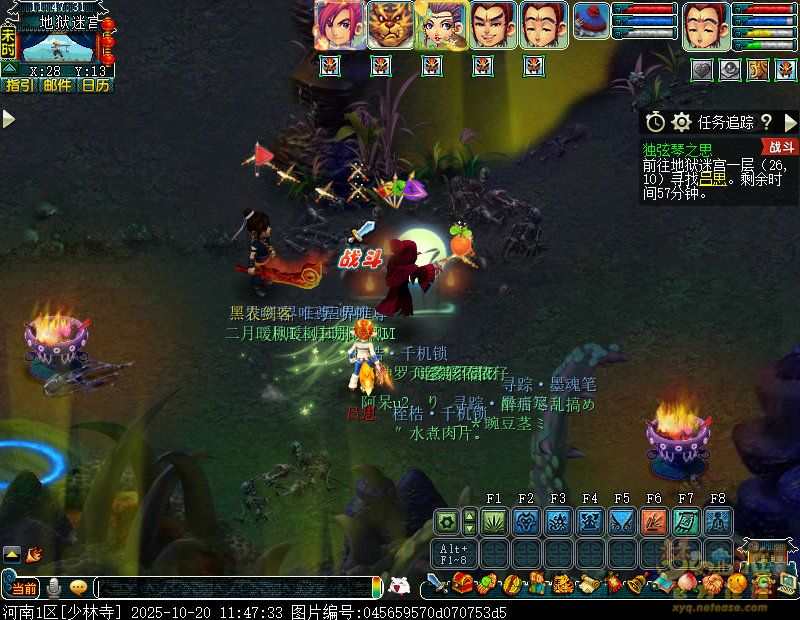Open the quest tracker gear settings
This screenshot has height=620, width=800.
682,122
